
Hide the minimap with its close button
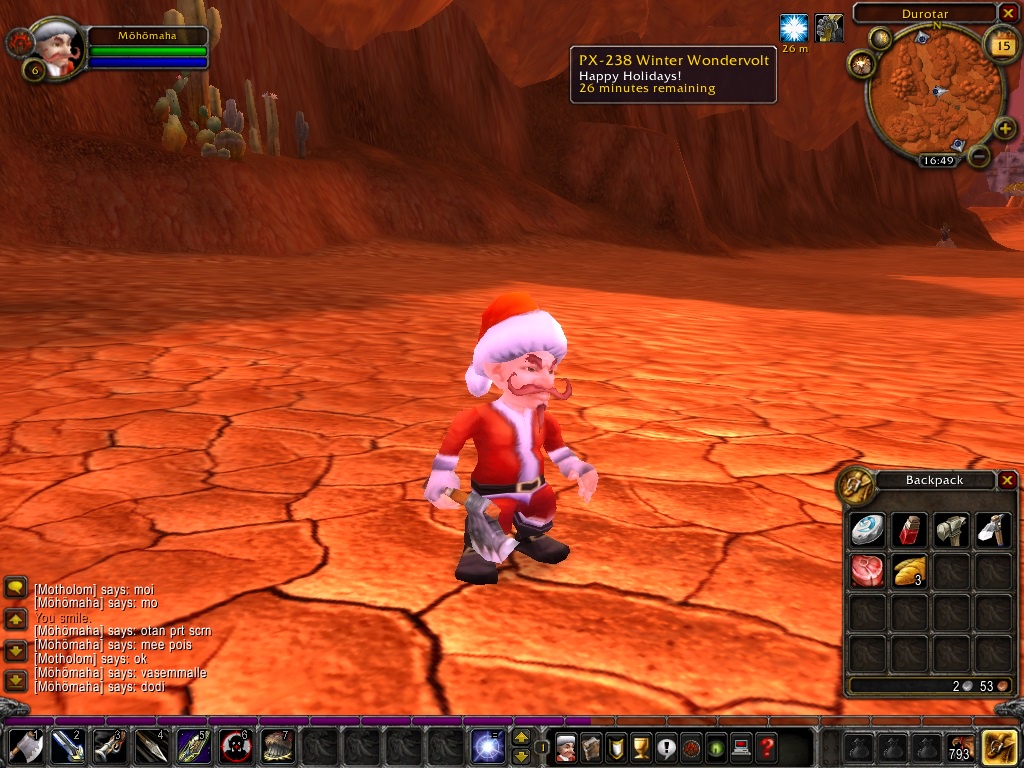(x=1008, y=13)
